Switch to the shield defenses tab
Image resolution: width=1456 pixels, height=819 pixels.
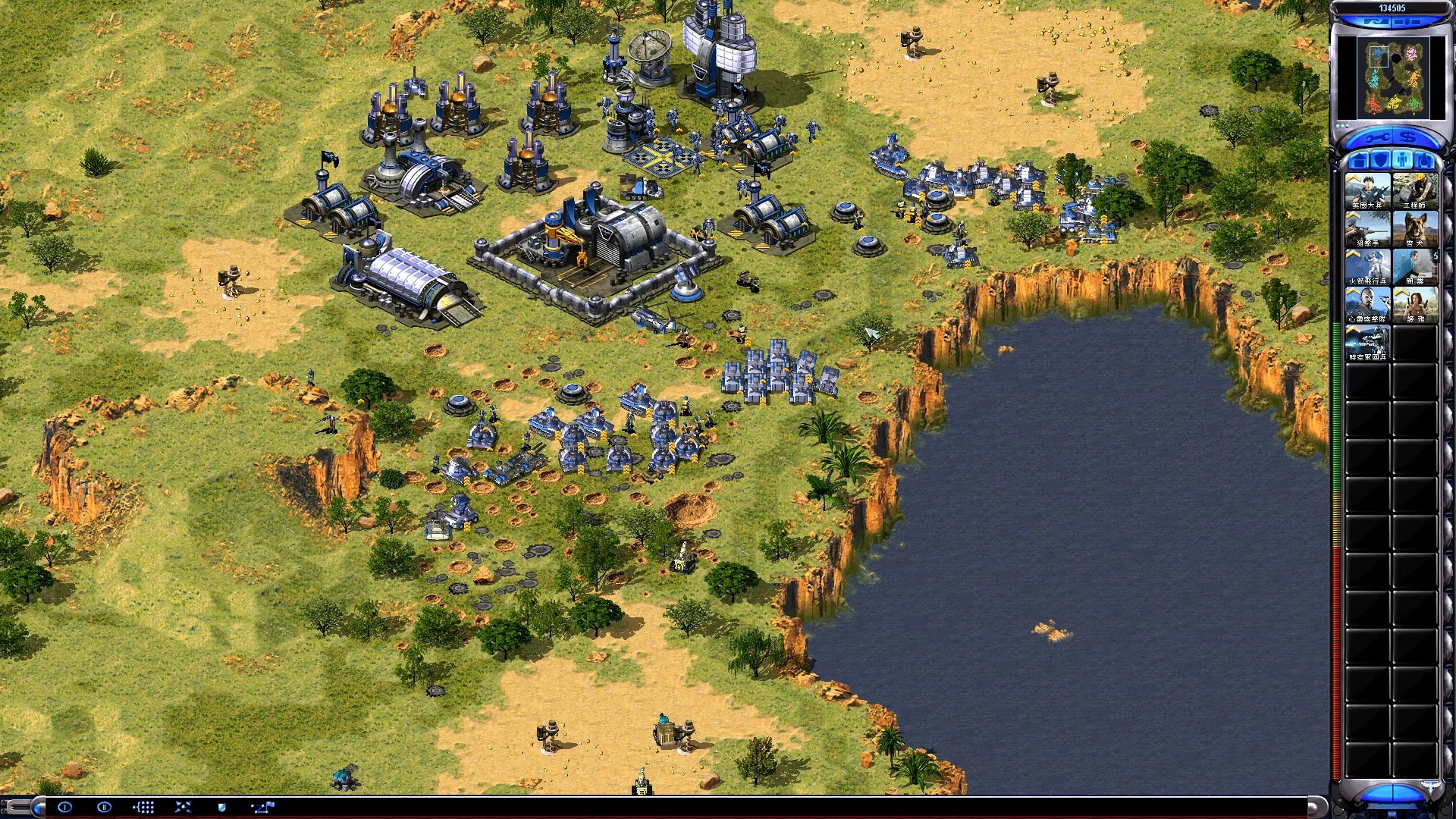[1381, 161]
